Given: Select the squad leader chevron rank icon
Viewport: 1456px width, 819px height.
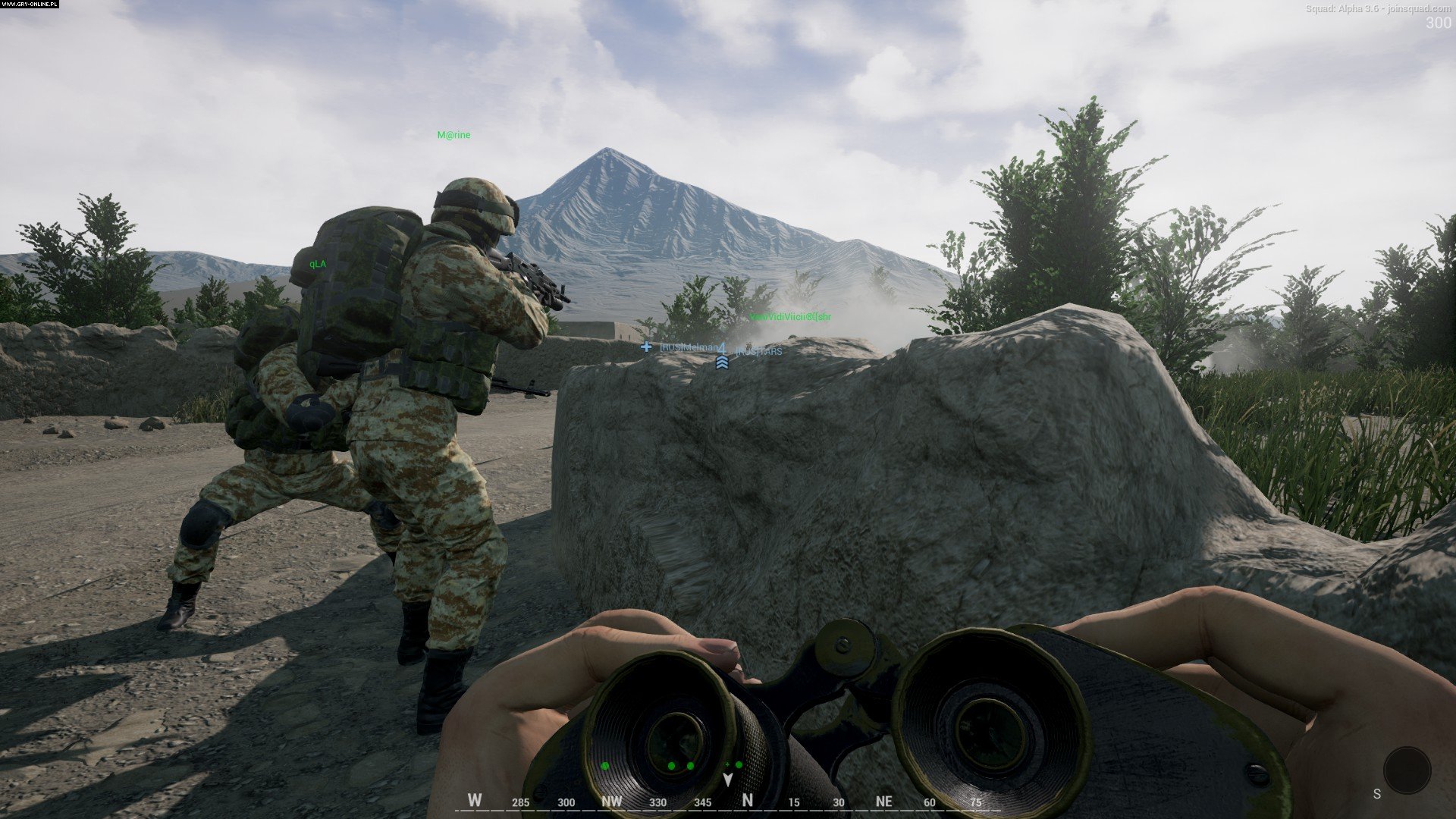Looking at the screenshot, I should pyautogui.click(x=722, y=362).
